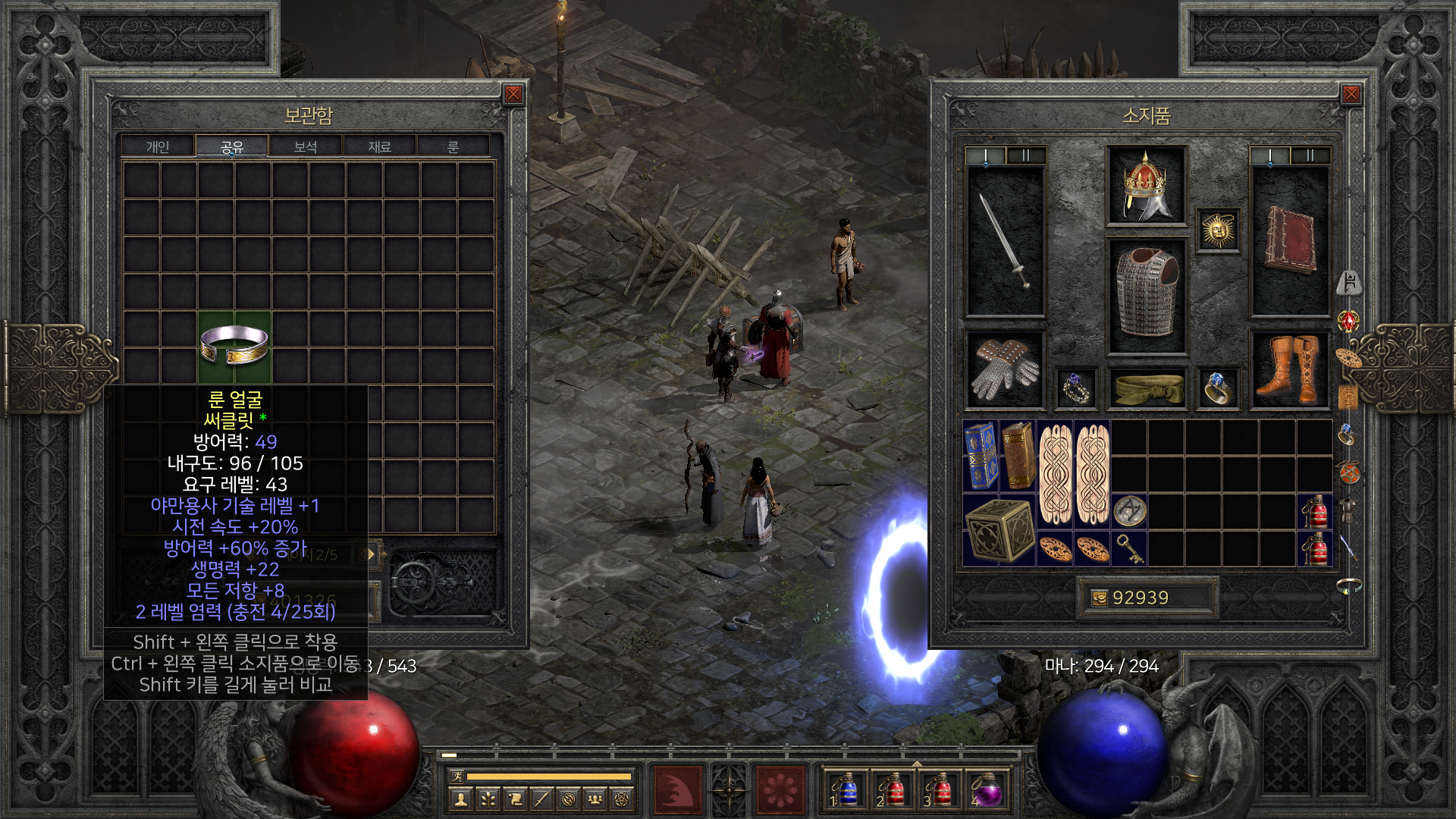1456x819 pixels.
Task: Select the equipped belt slot
Action: tap(1146, 388)
